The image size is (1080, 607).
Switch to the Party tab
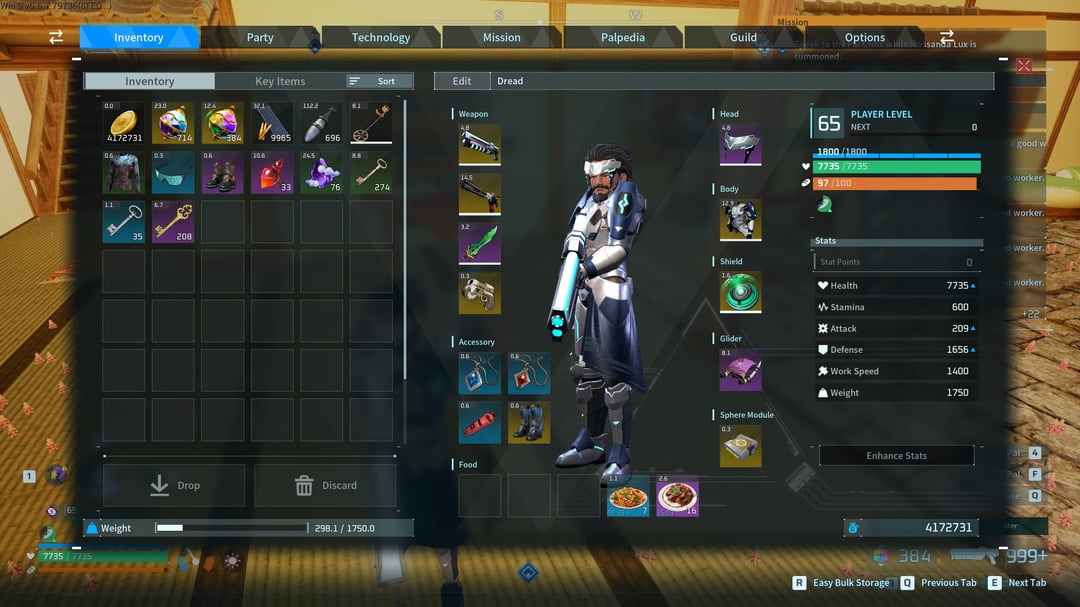tap(260, 38)
